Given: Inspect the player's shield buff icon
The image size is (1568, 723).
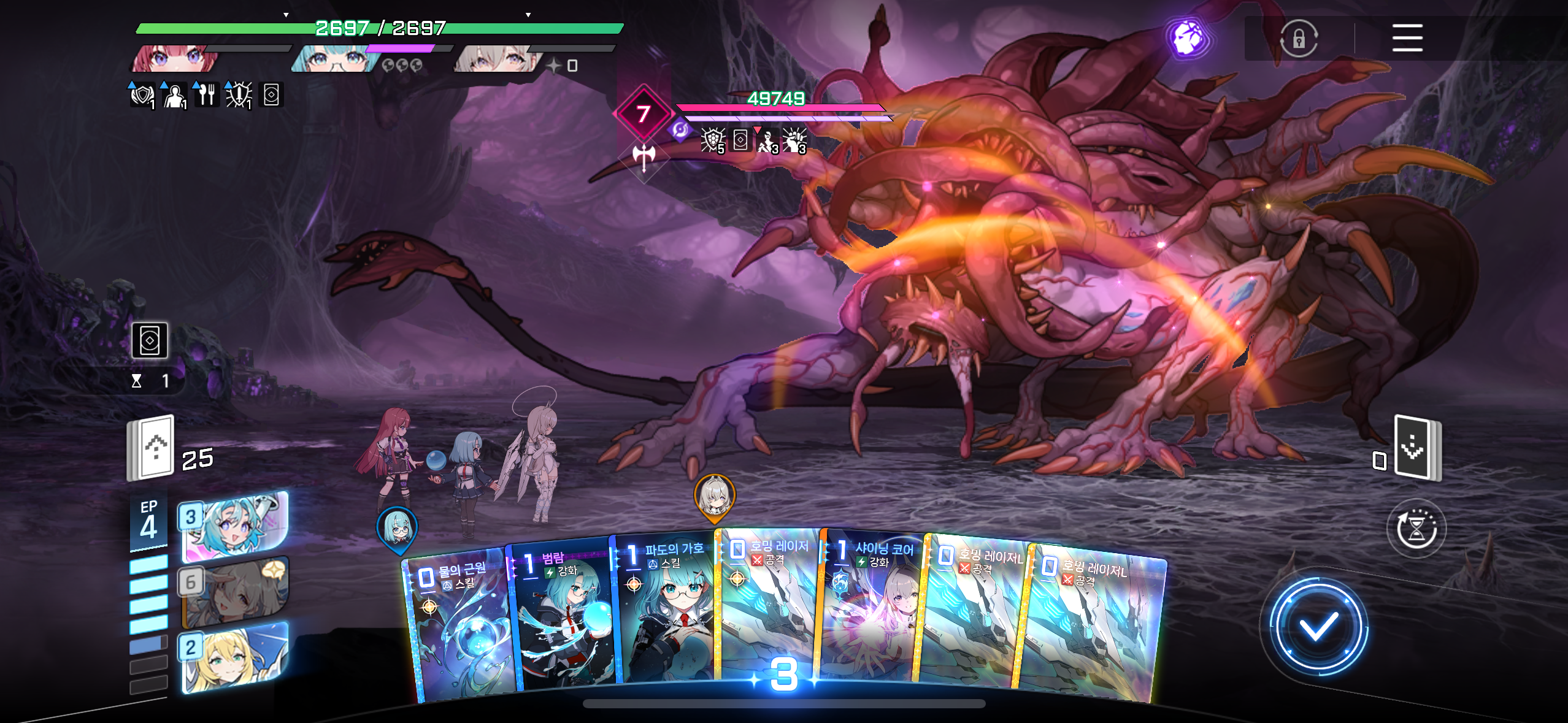Looking at the screenshot, I should tap(142, 95).
